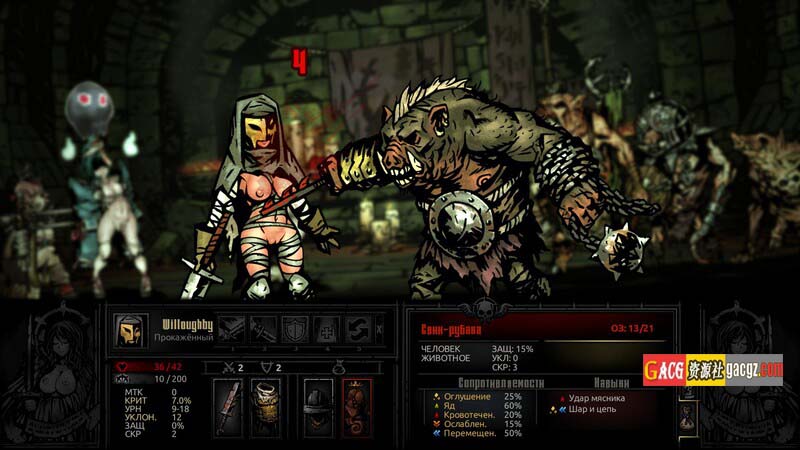Select the cross-emblem fourth skill
The height and width of the screenshot is (450, 800).
pyautogui.click(x=327, y=329)
